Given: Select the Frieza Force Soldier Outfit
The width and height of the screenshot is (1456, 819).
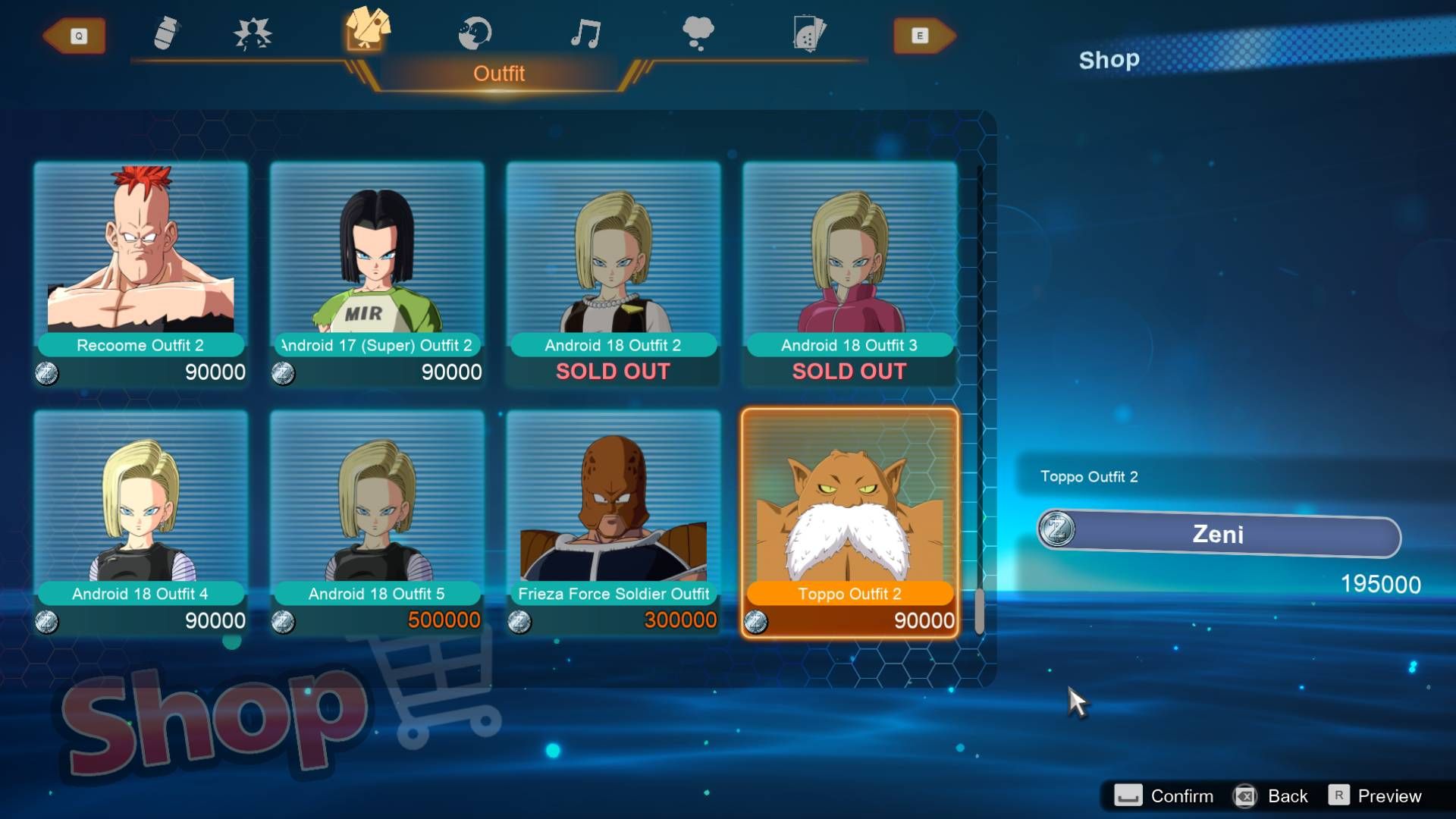Looking at the screenshot, I should click(613, 522).
